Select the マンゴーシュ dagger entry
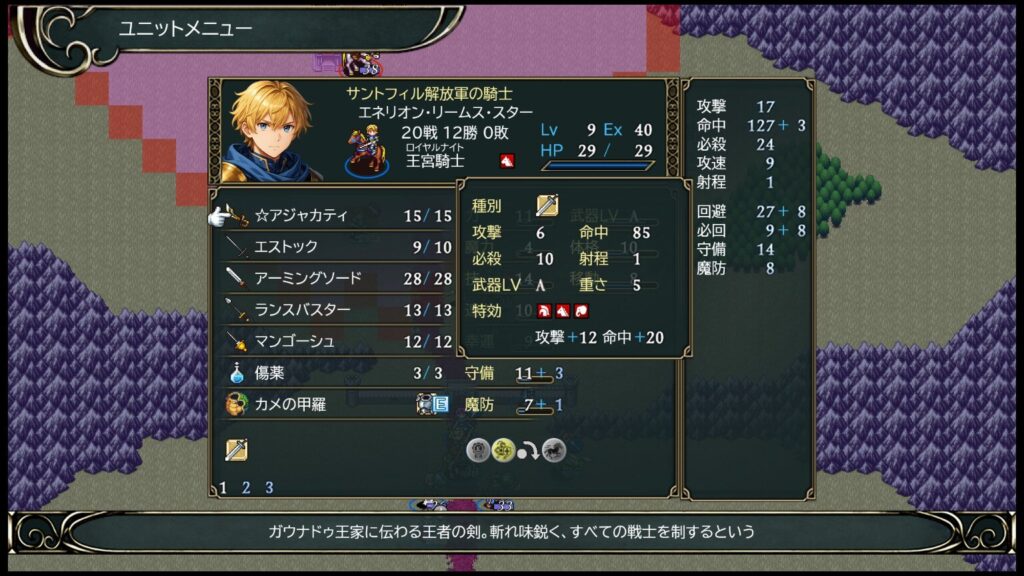The image size is (1024, 576). pos(294,341)
